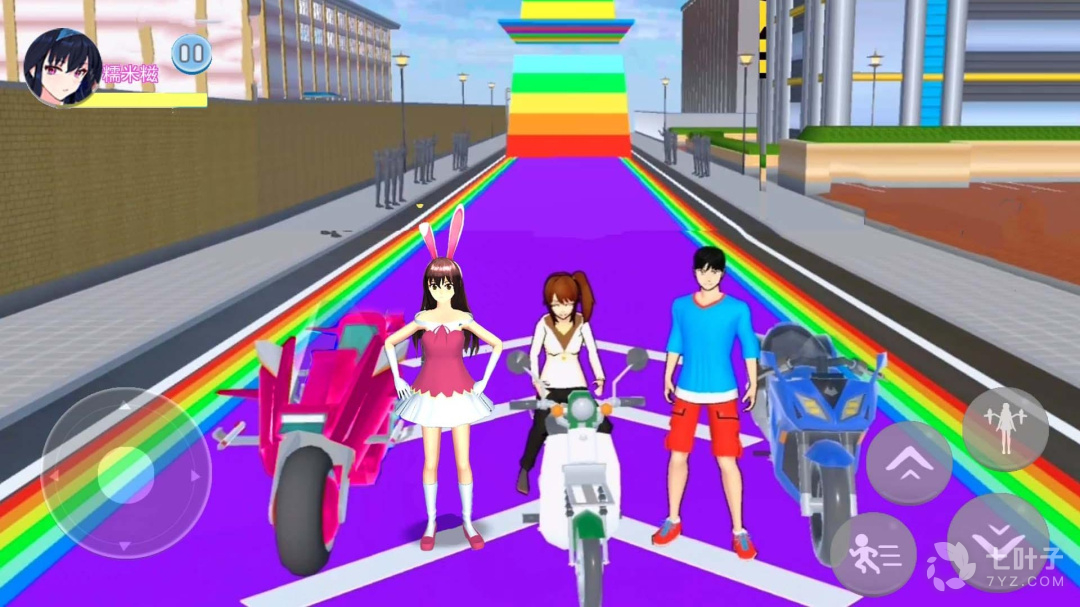
Task: Activate the up double-chevron button
Action: point(908,463)
